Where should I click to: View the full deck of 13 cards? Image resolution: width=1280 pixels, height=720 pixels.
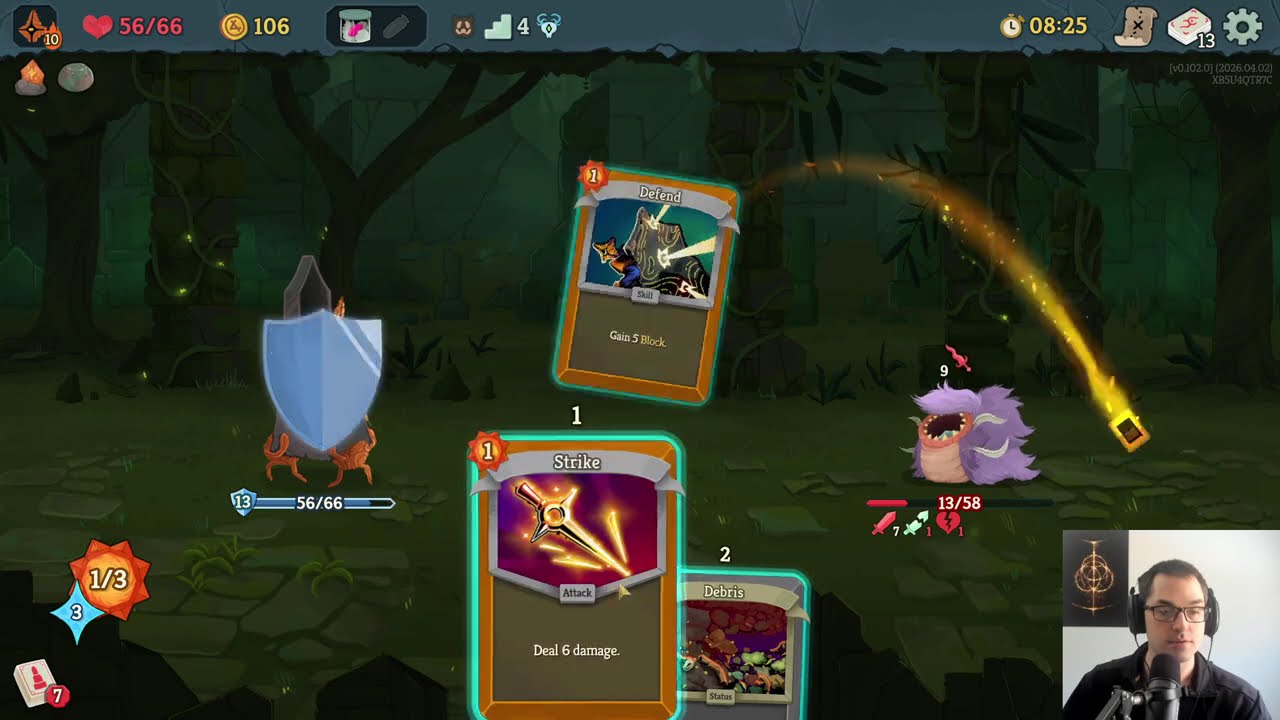[1189, 27]
